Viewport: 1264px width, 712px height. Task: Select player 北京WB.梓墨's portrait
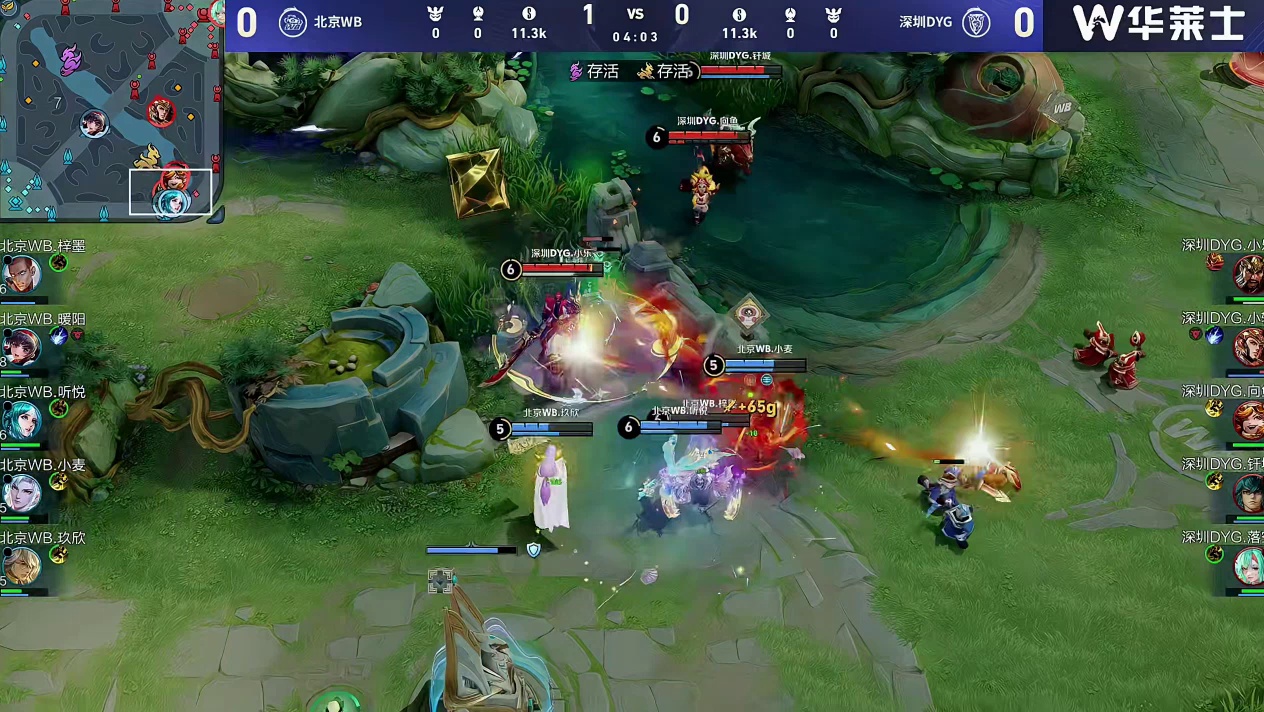[20, 273]
